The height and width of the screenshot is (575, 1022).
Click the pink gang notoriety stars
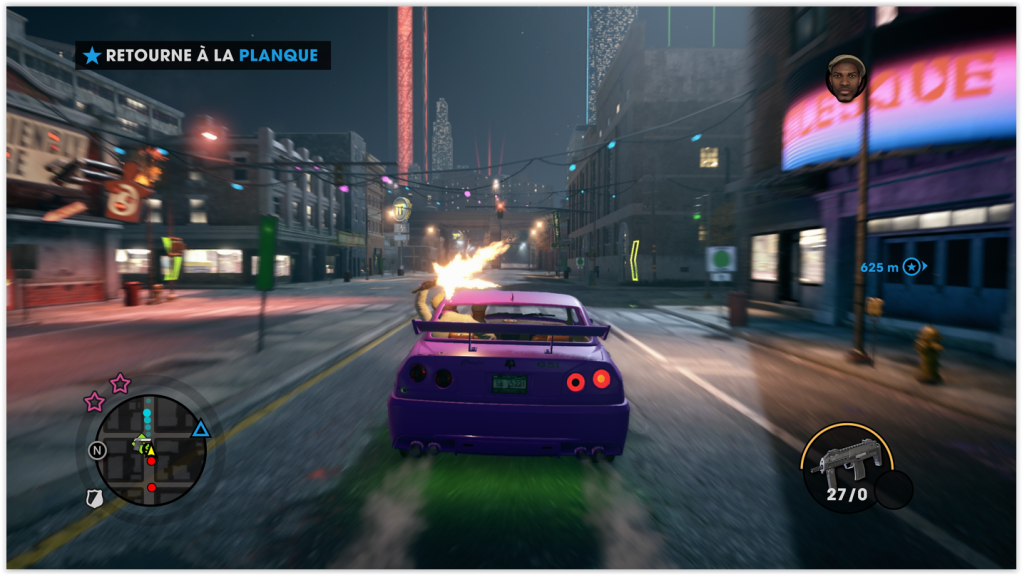point(107,392)
